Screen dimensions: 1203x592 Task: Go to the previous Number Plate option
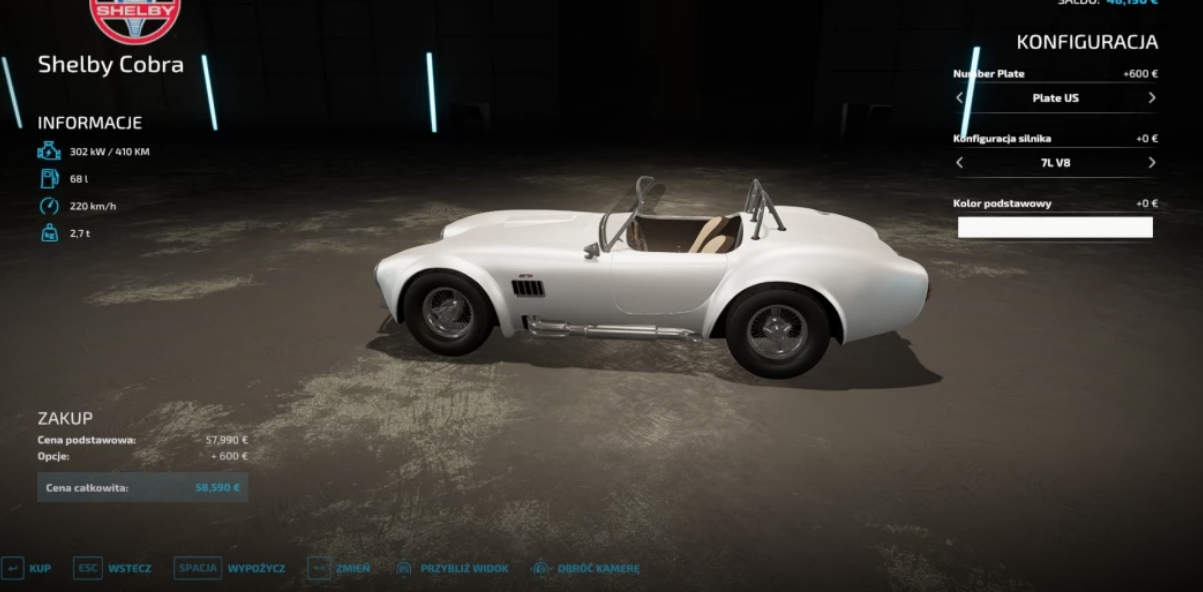pos(960,98)
